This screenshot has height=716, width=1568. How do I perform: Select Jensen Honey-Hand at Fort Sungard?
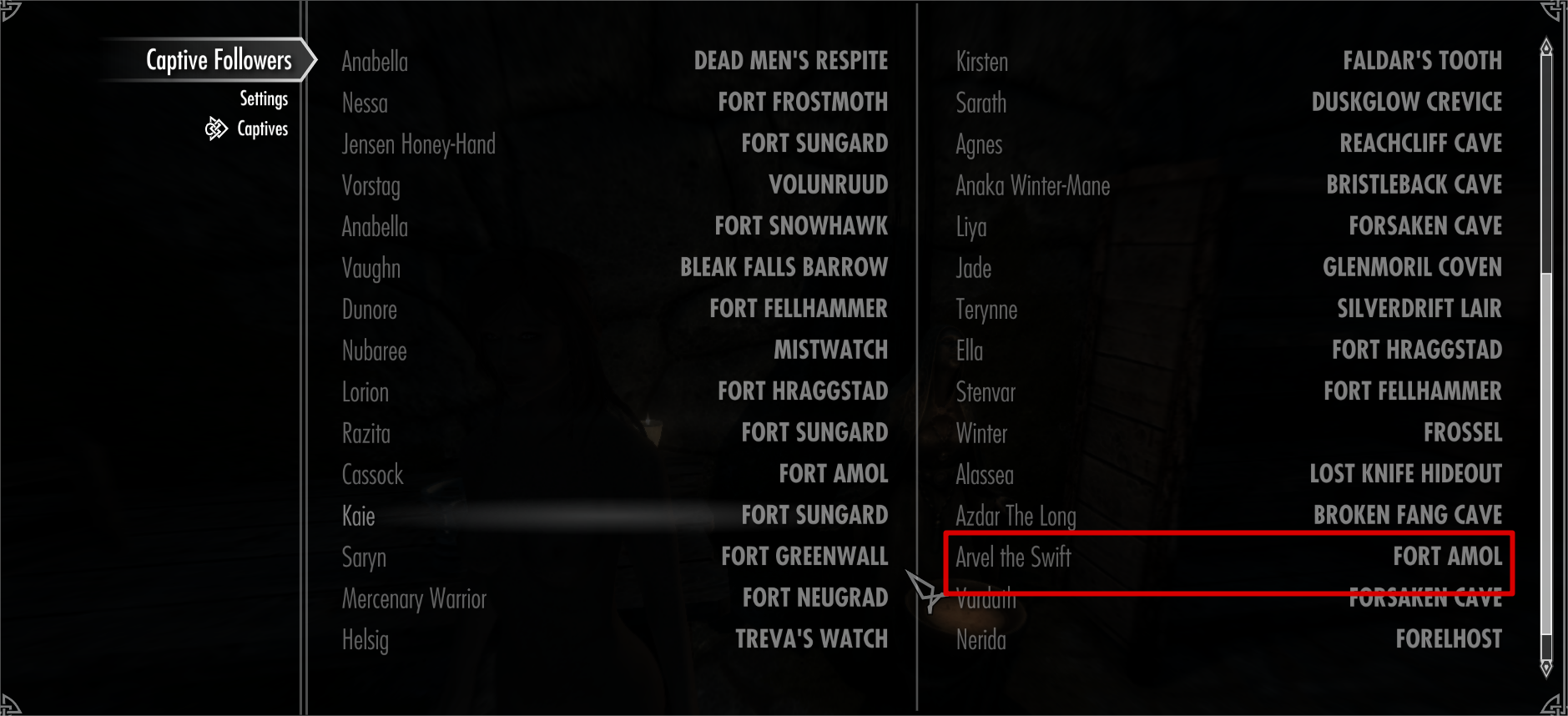(618, 144)
